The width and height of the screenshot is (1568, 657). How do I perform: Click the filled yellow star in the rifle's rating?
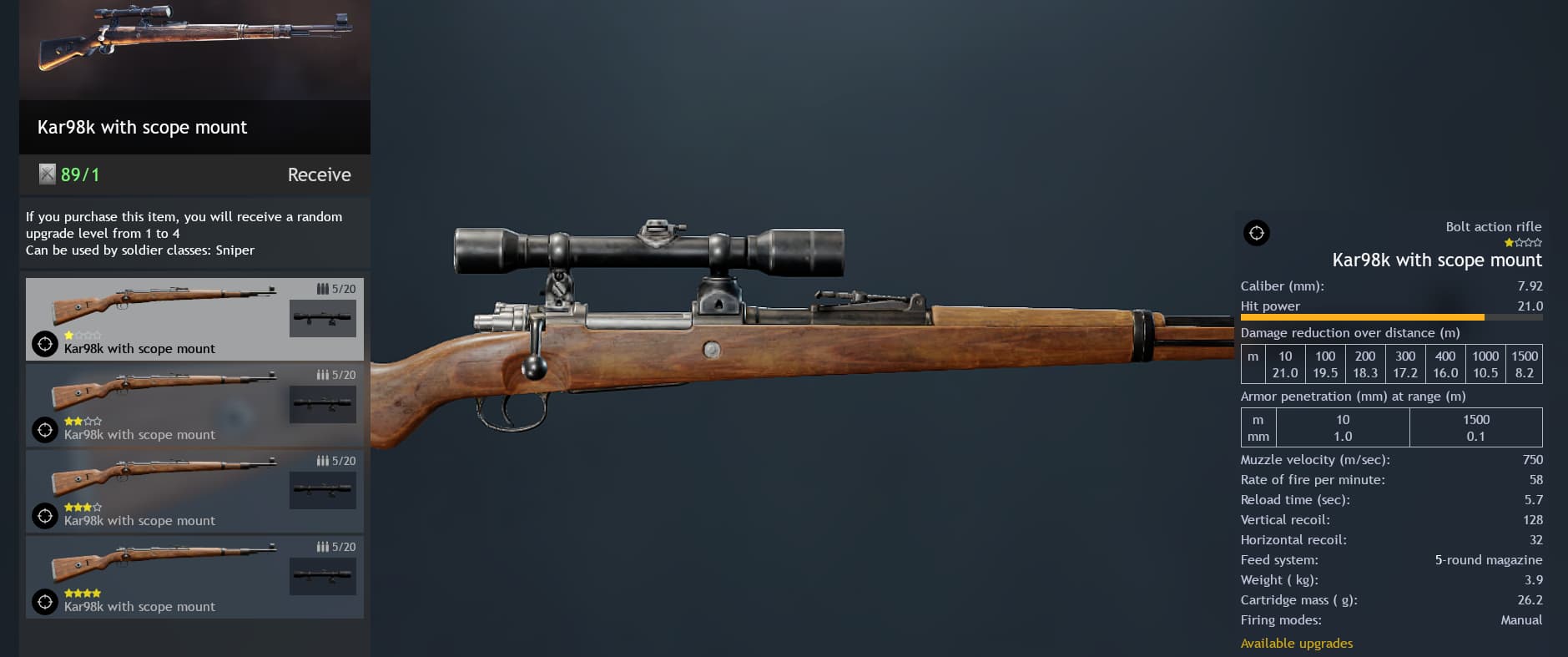click(1507, 242)
